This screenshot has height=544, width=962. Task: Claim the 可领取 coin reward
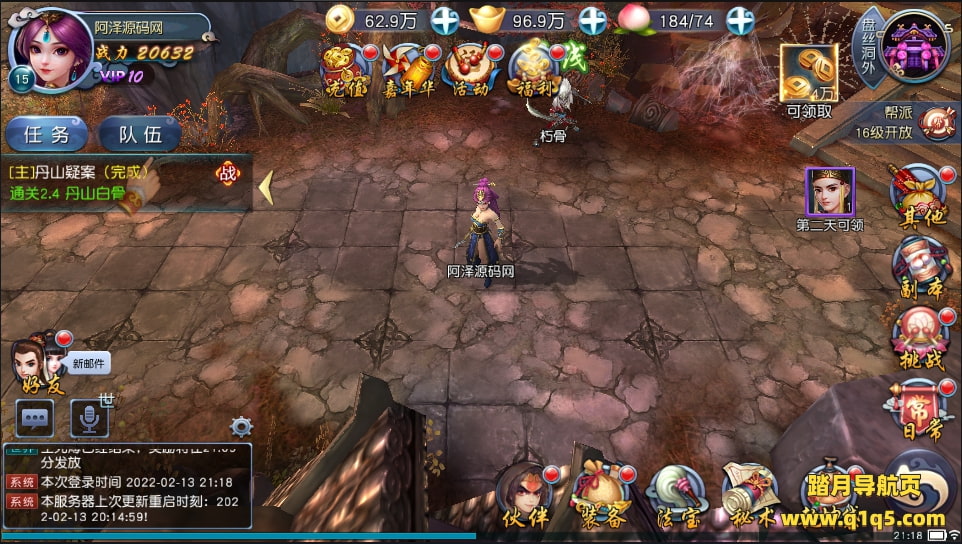[x=809, y=80]
